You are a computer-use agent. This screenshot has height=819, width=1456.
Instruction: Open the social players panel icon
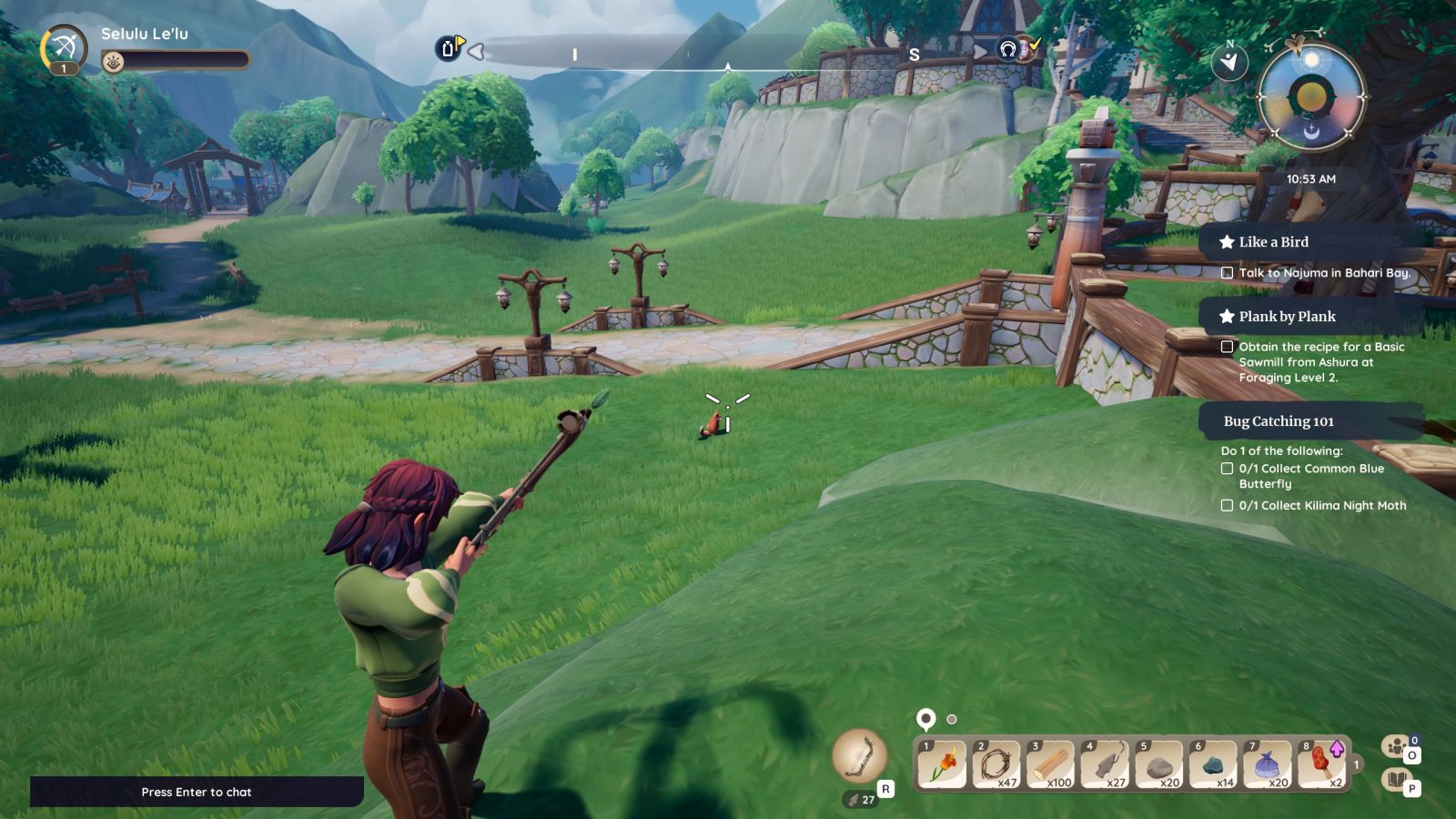tap(1395, 747)
